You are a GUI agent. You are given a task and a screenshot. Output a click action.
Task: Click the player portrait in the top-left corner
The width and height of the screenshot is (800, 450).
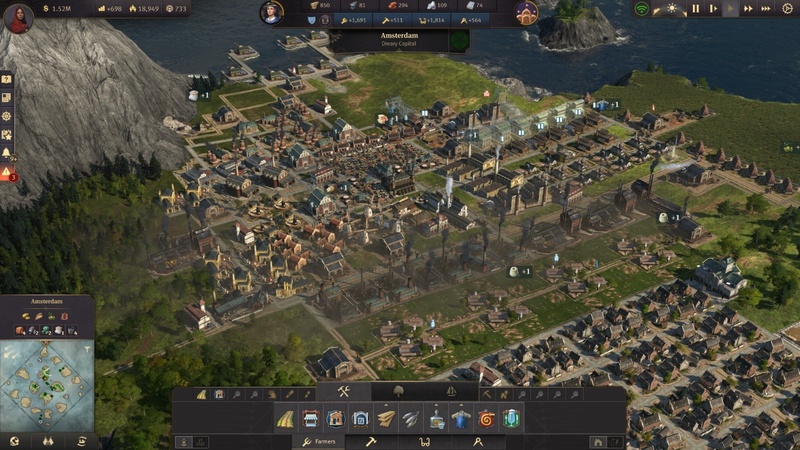[17, 18]
